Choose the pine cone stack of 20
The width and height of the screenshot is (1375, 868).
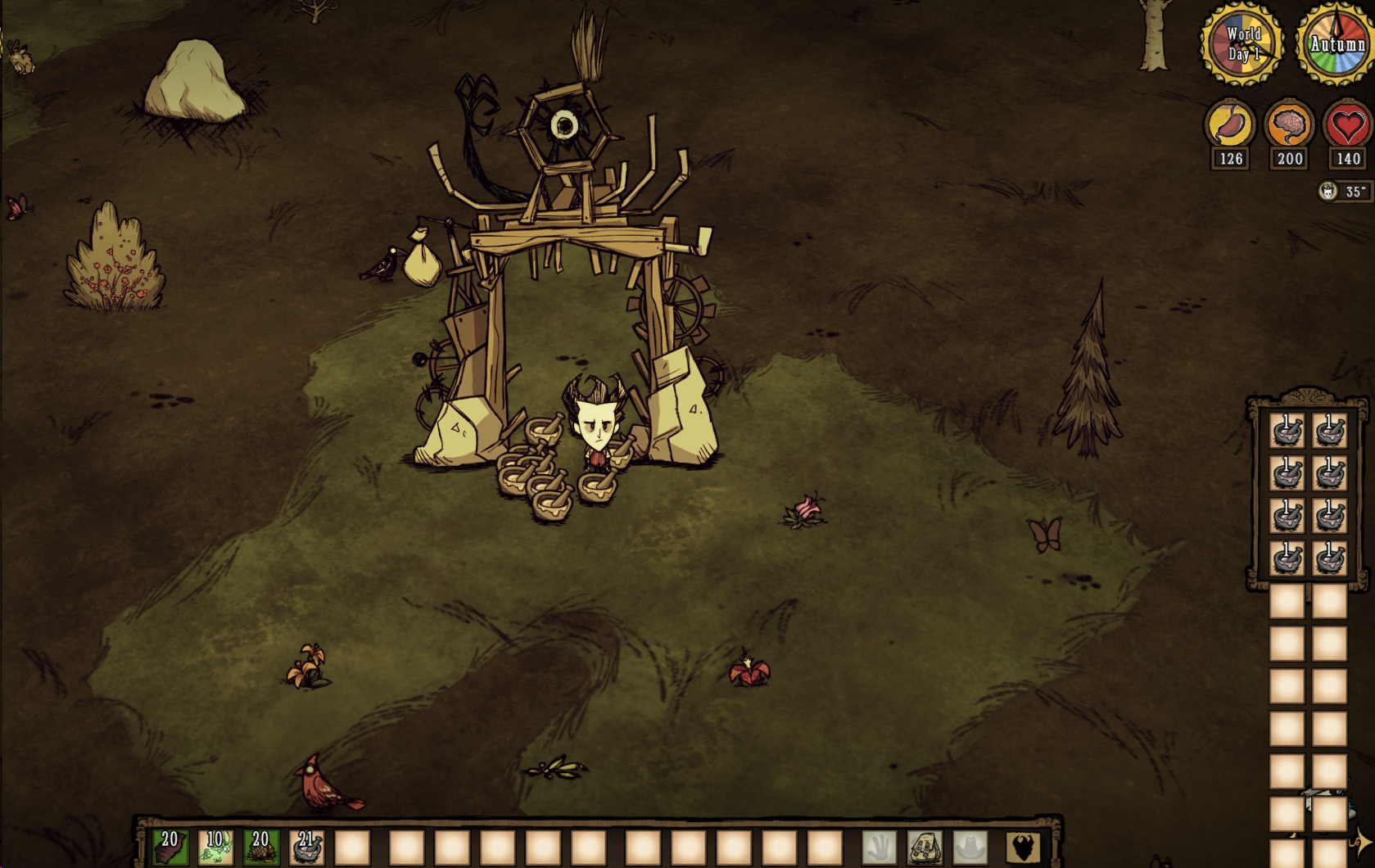[261, 848]
